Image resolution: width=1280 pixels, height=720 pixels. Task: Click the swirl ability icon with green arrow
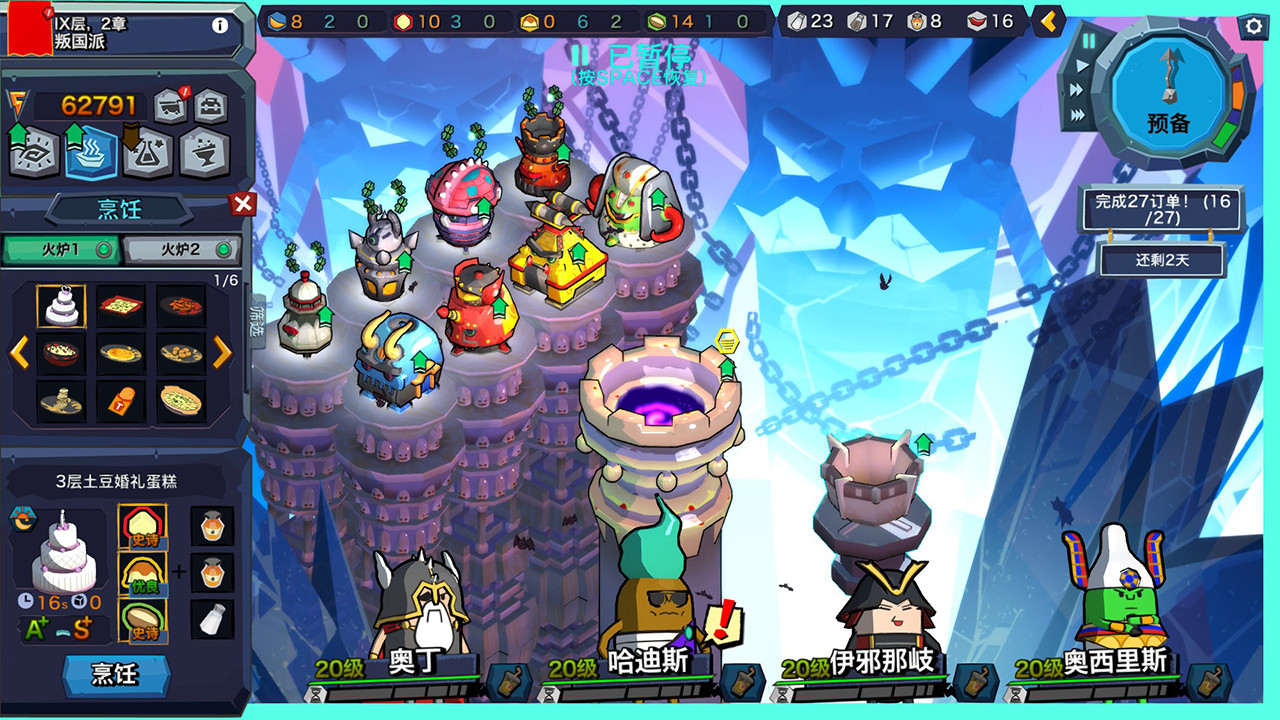click(37, 154)
